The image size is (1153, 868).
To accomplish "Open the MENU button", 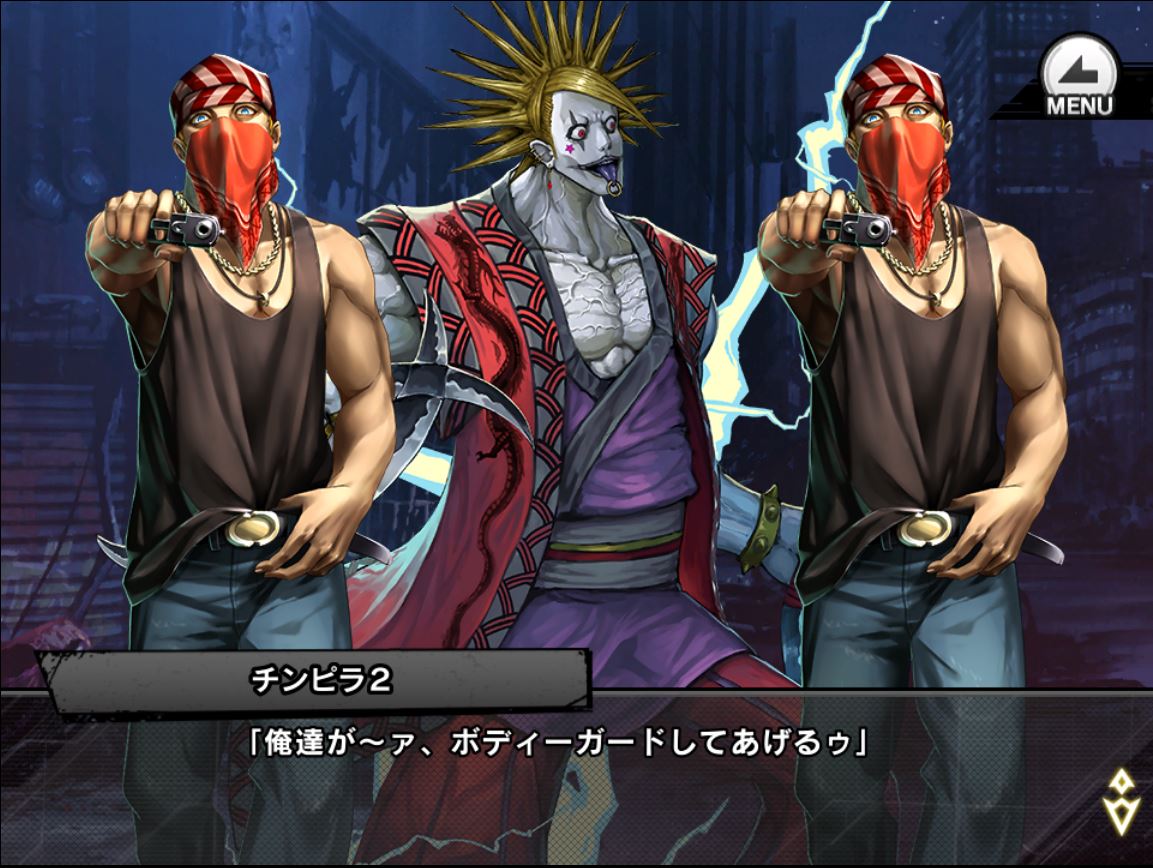I will tap(1079, 78).
